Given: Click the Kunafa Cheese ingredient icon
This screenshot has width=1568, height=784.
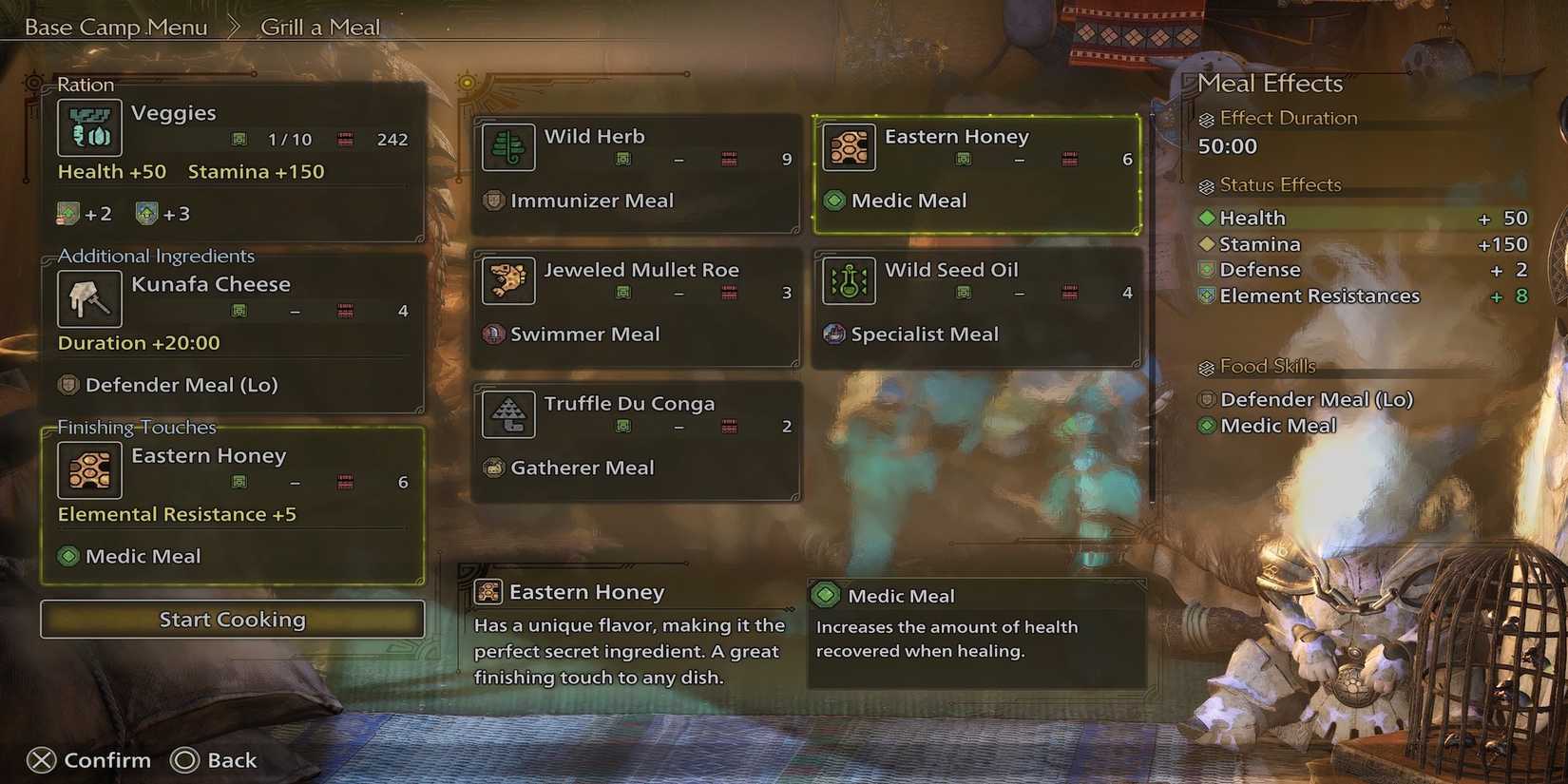Looking at the screenshot, I should (x=89, y=298).
